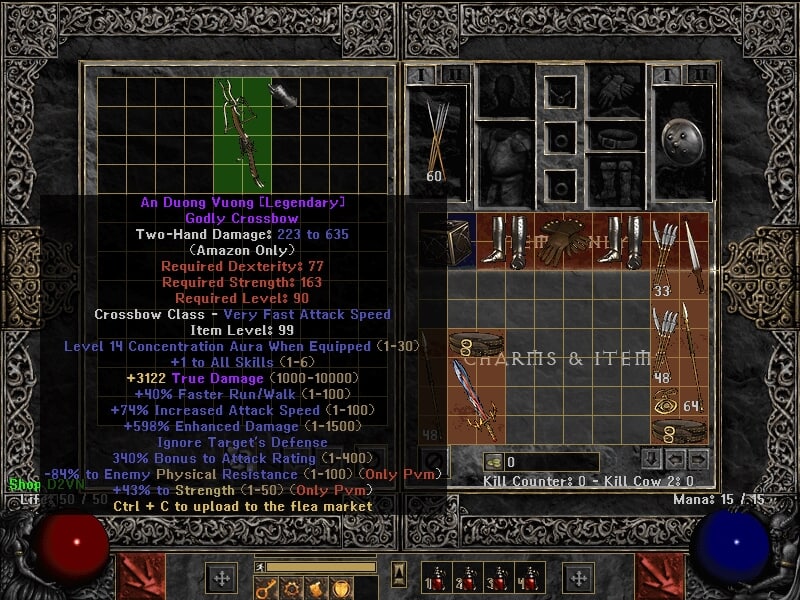Viewport: 800px width, 600px height.
Task: Select the empty amulet equipment slot
Action: [x=559, y=91]
